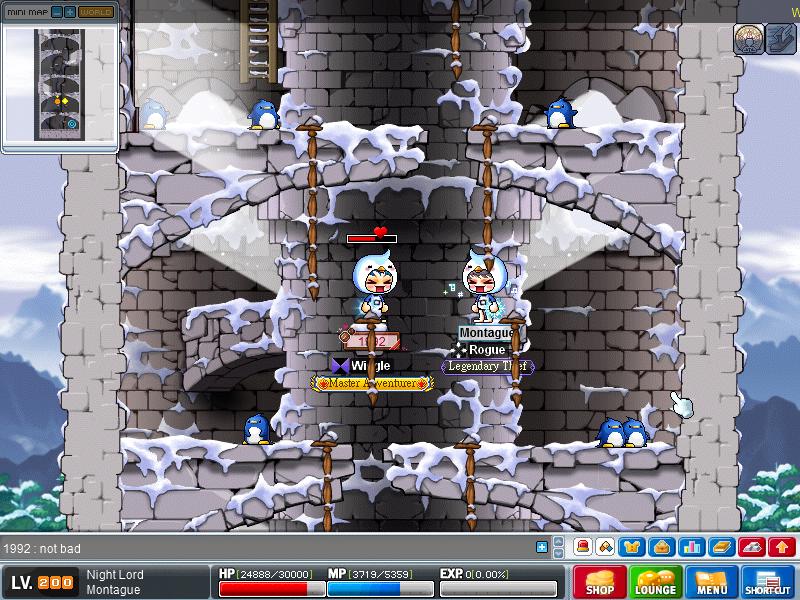Open the LOUNGE menu
Viewport: 800px width, 600px height.
[655, 582]
